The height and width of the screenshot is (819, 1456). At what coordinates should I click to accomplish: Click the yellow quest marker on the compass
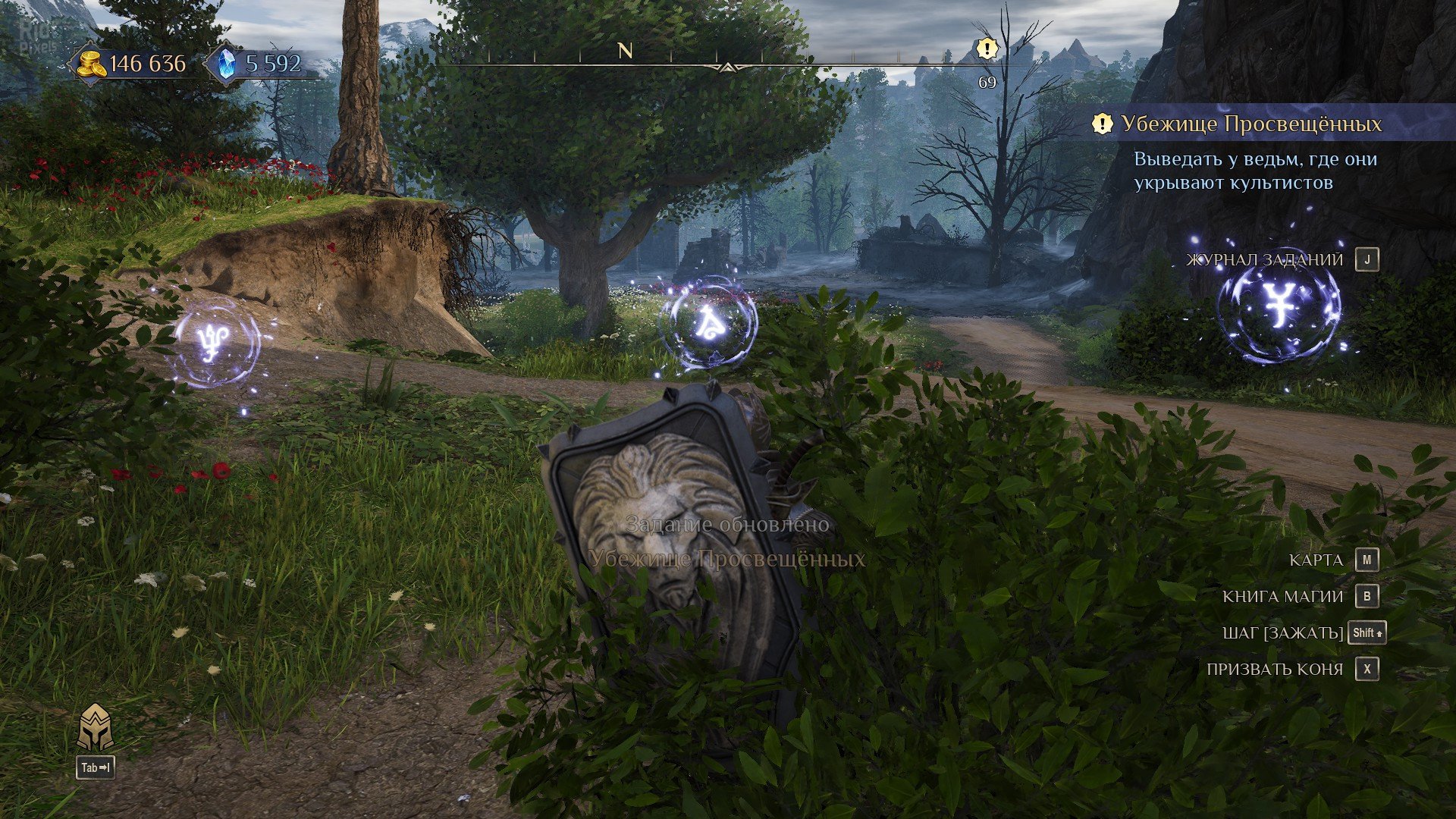pos(987,49)
